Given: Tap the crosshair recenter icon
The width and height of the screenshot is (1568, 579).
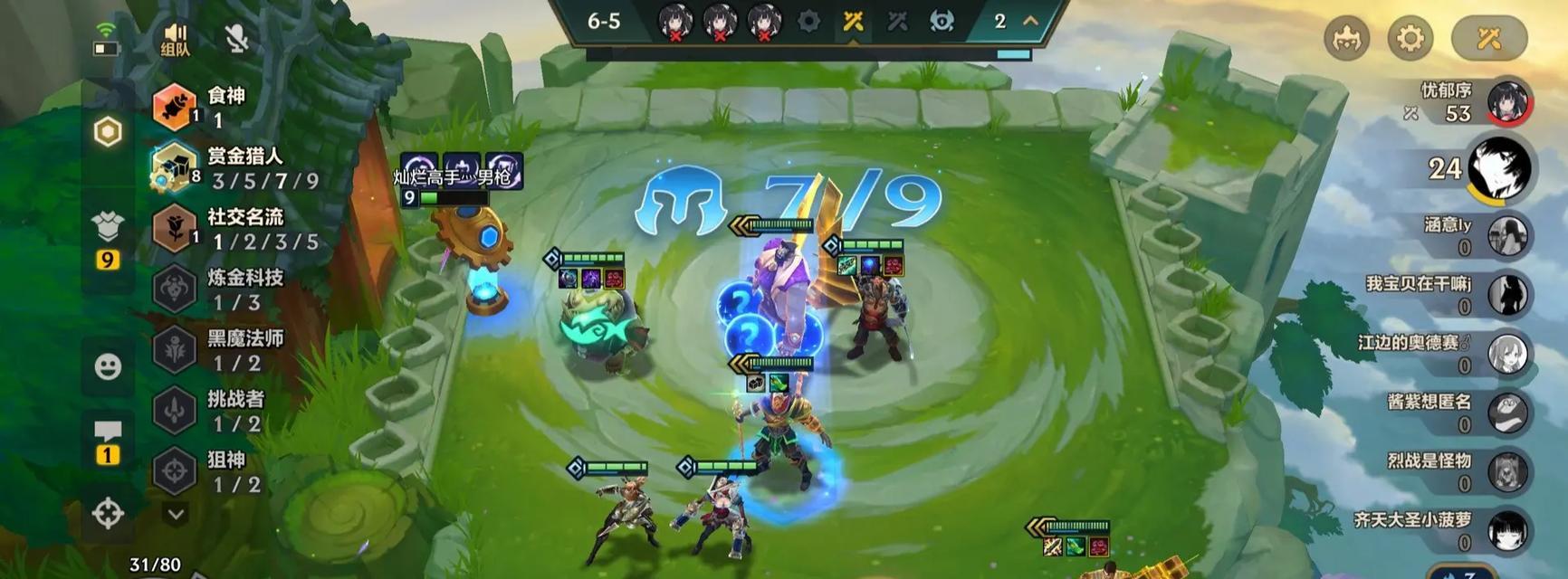Looking at the screenshot, I should 108,513.
